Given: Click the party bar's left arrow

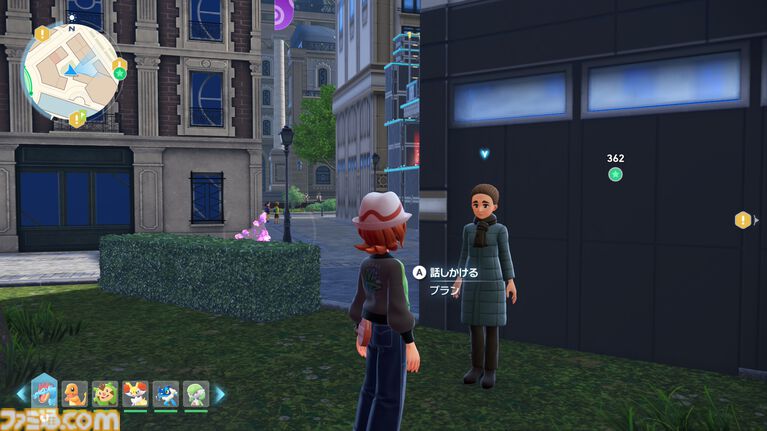Looking at the screenshot, I should [21, 394].
